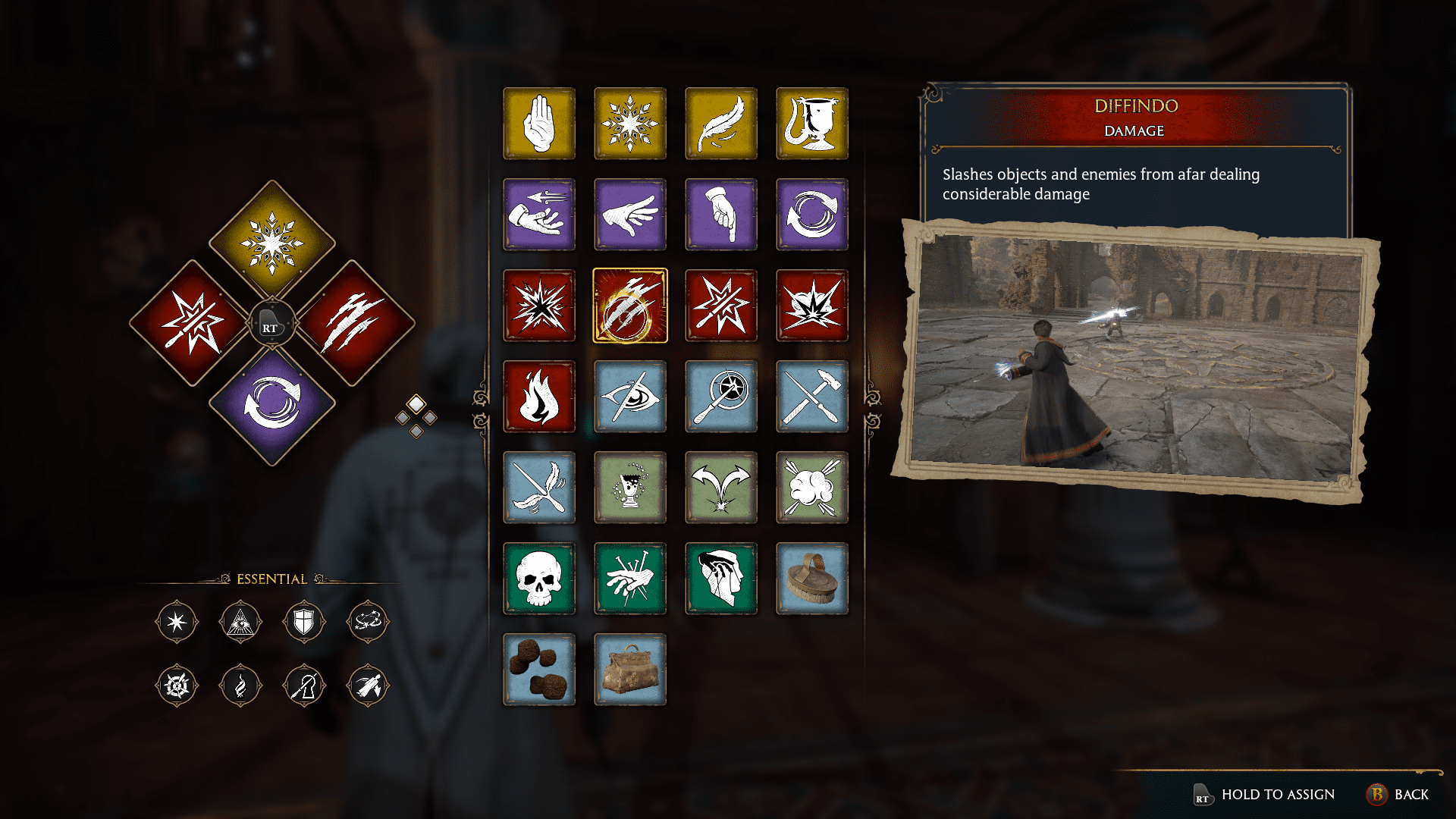Select the Glacius snowflake spell

click(630, 124)
